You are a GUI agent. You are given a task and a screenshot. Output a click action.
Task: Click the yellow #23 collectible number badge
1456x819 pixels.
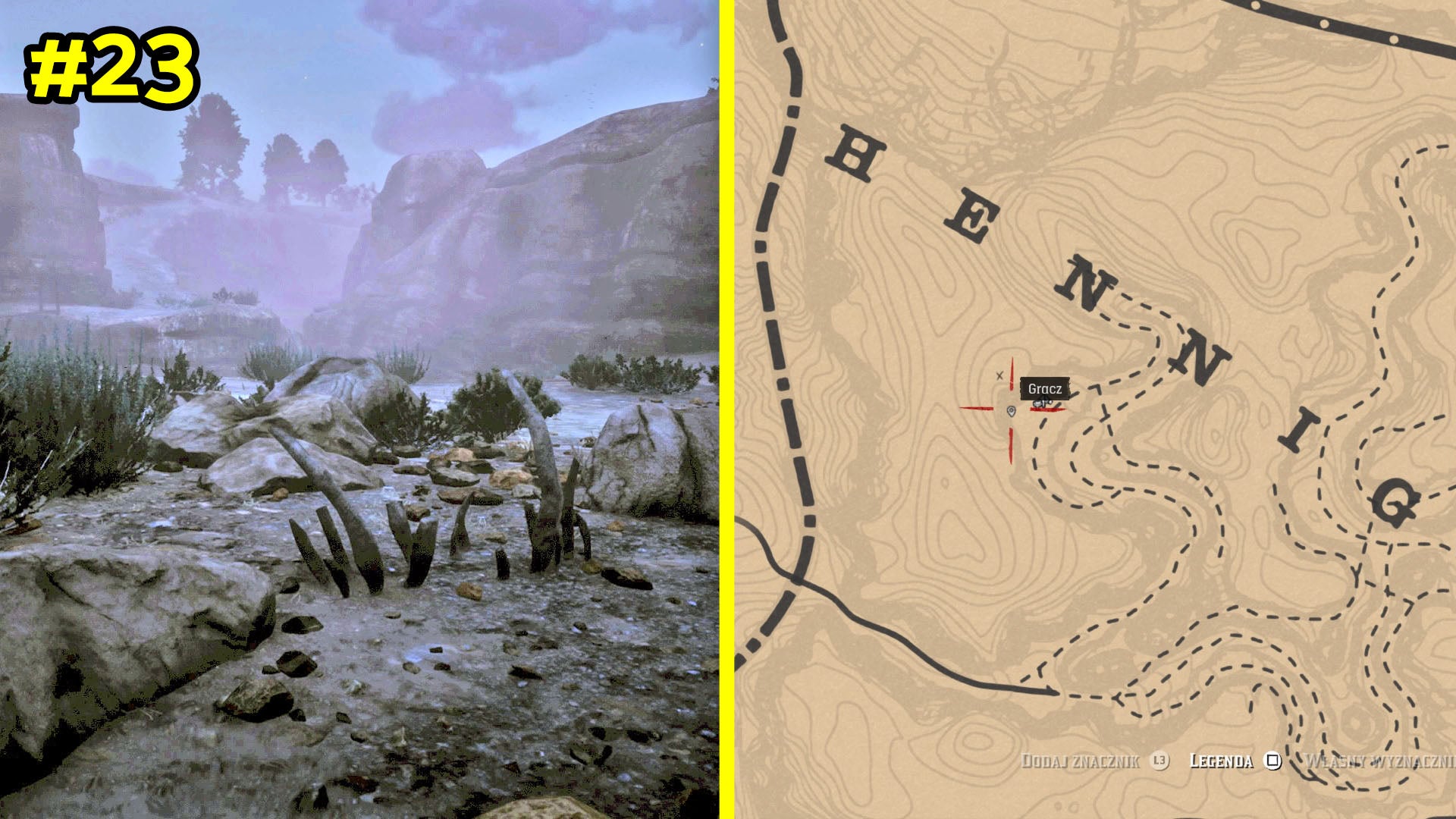point(114,68)
